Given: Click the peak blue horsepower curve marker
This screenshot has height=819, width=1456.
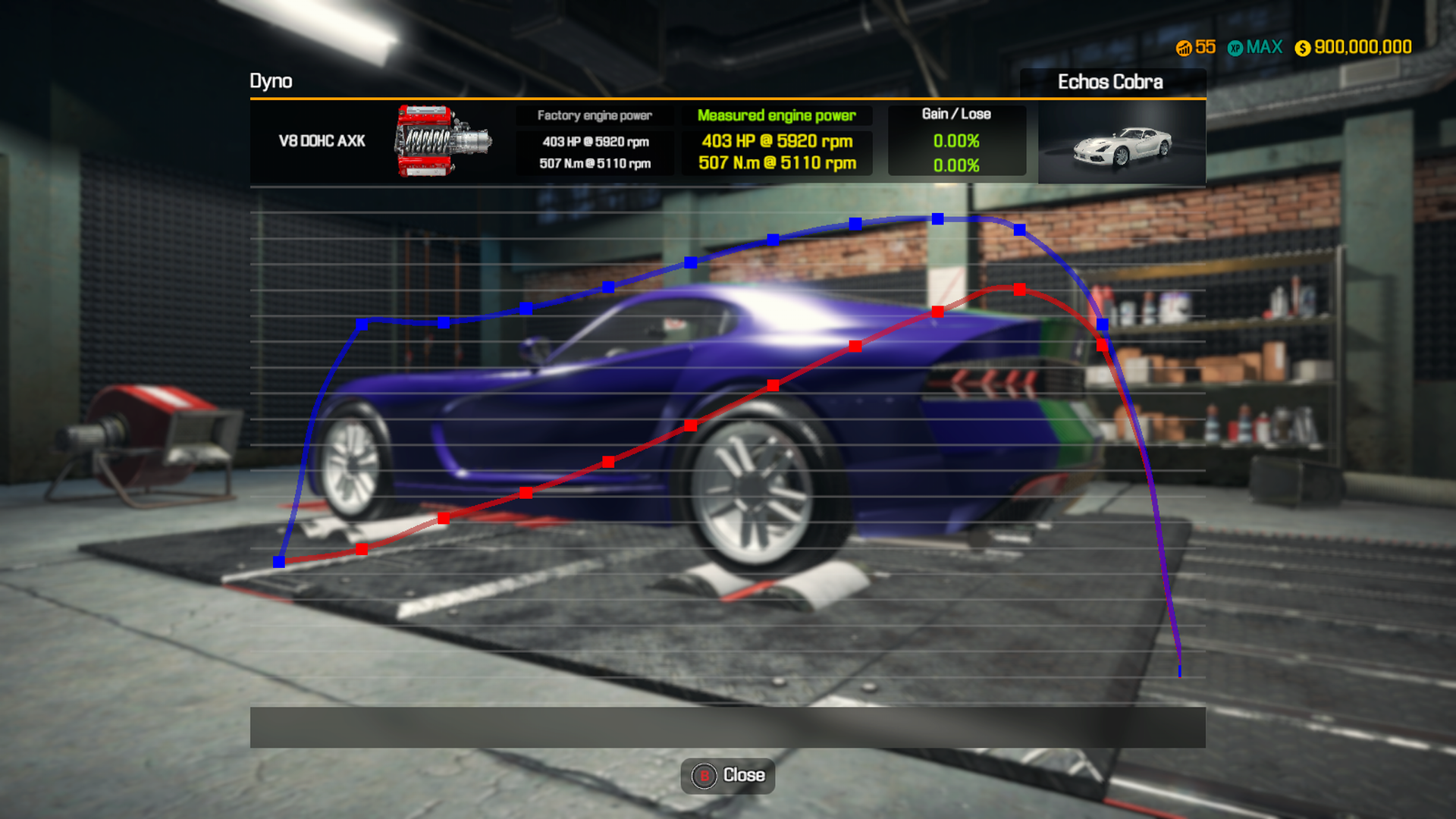Looking at the screenshot, I should pos(937,219).
